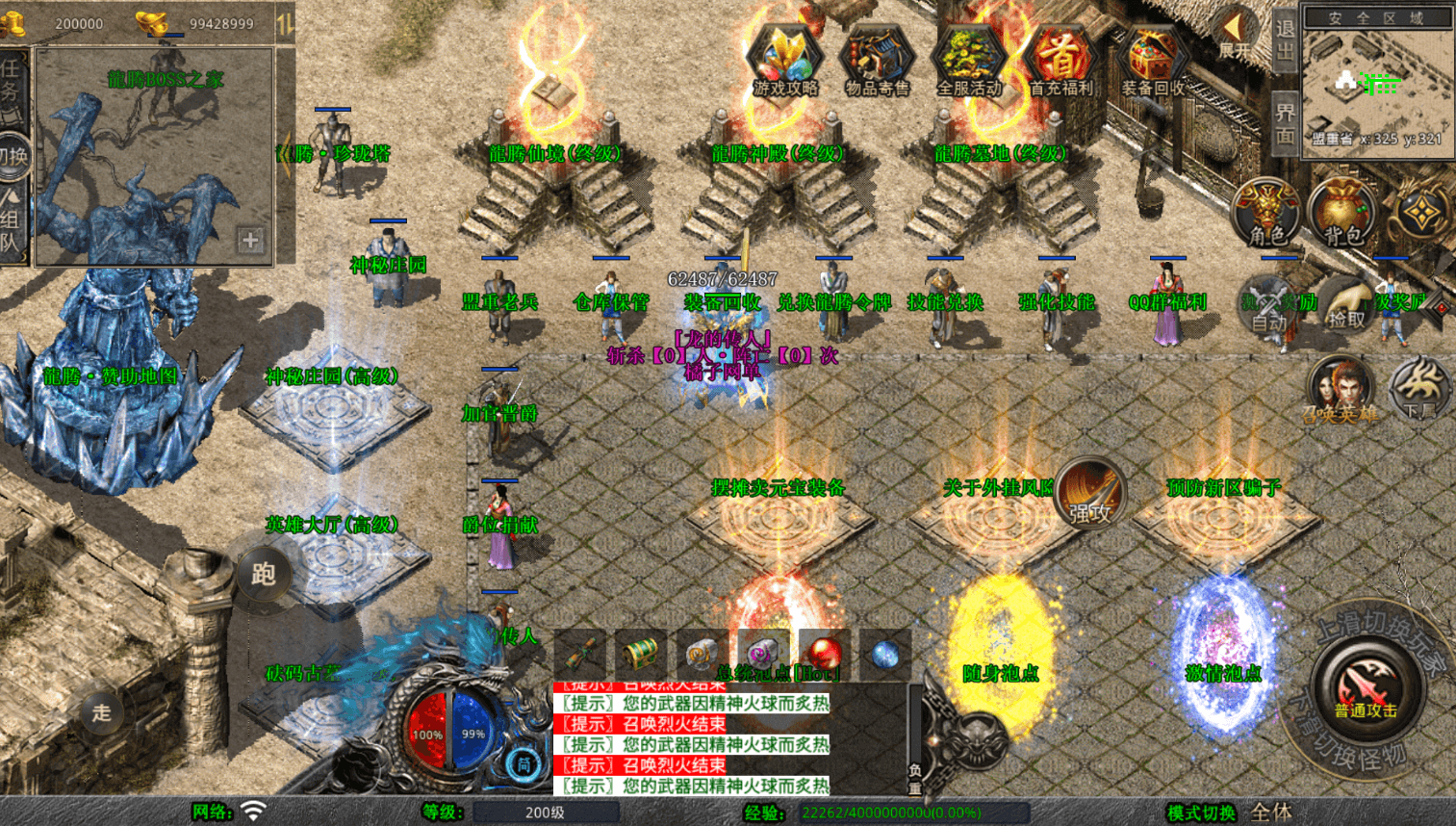The width and height of the screenshot is (1456, 826).
Task: Click the 退出 exit button
Action: (x=1286, y=40)
